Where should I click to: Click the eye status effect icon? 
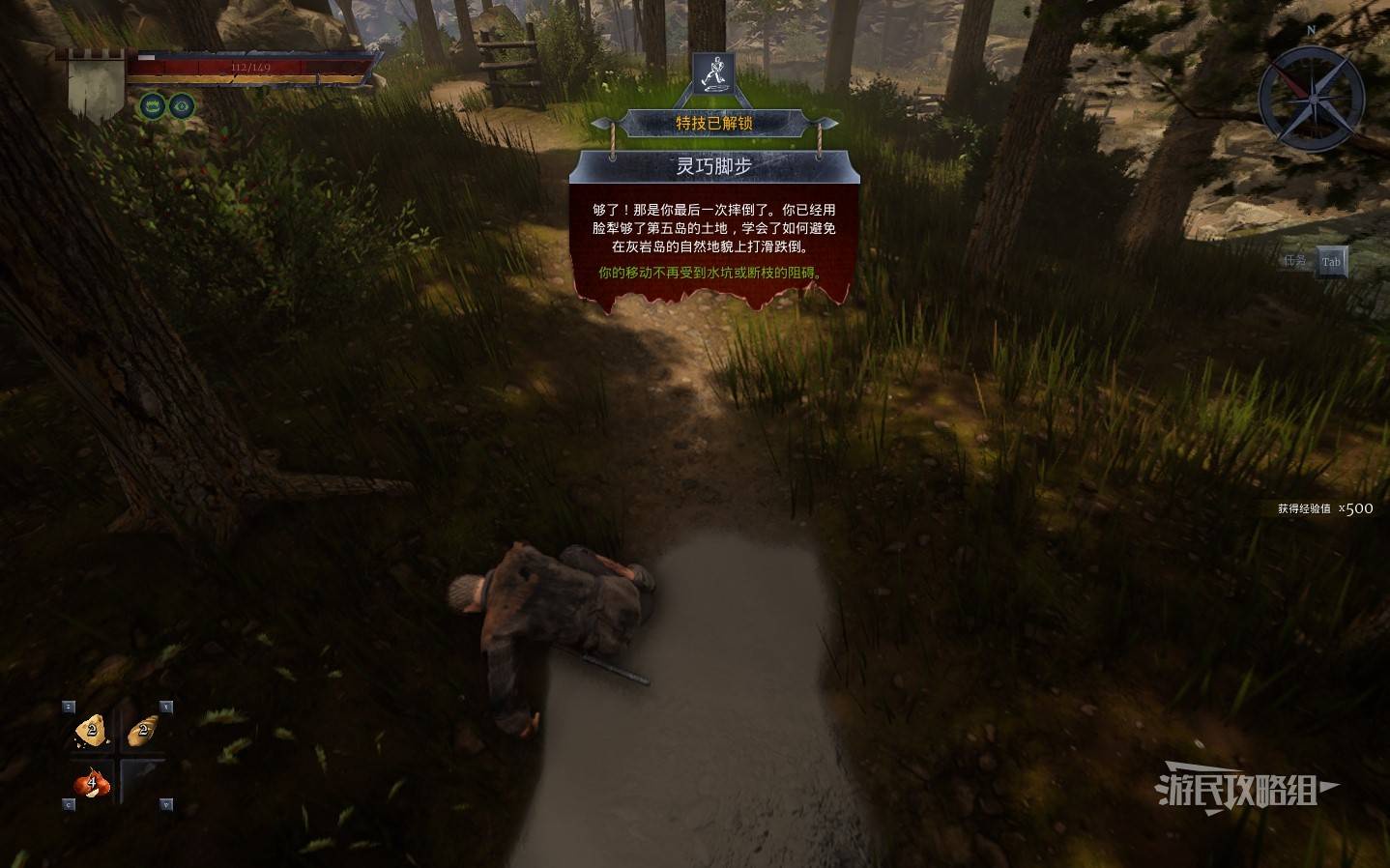180,105
